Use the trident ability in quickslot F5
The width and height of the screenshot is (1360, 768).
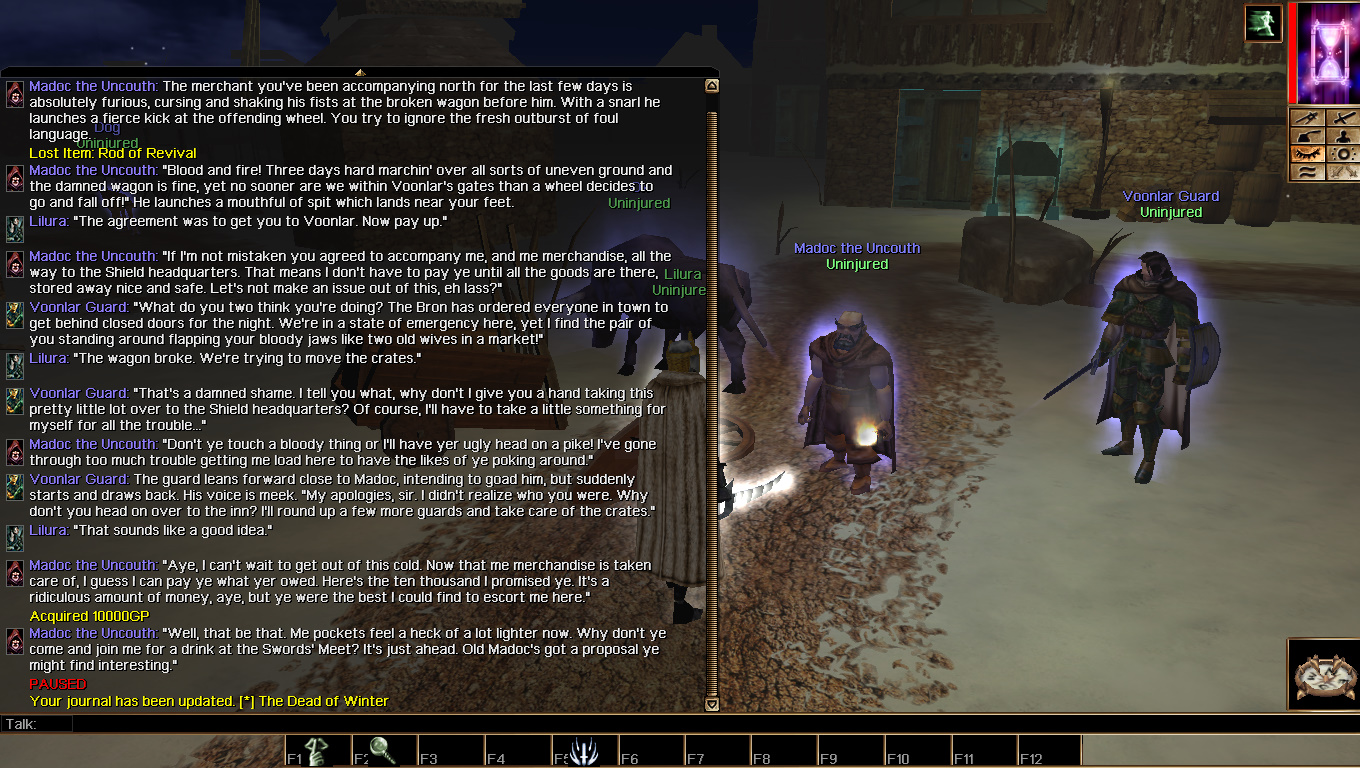point(583,748)
